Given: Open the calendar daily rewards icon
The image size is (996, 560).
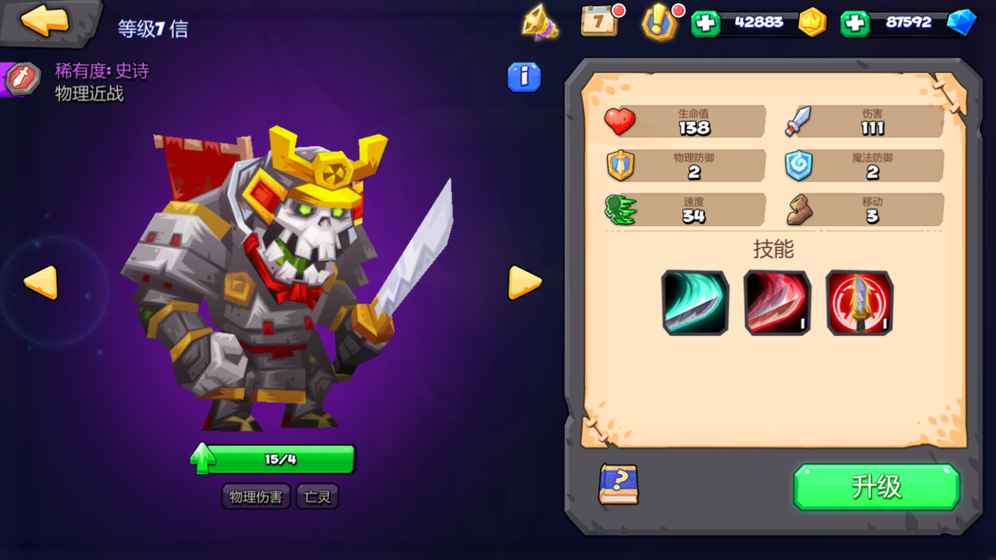Looking at the screenshot, I should (x=600, y=21).
